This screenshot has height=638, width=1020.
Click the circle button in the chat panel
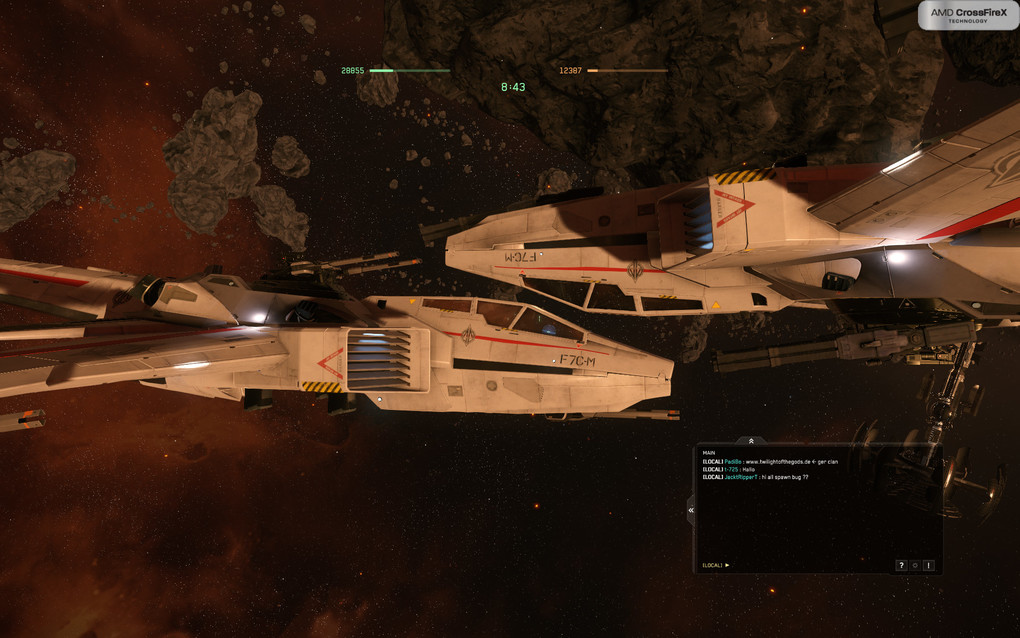click(x=914, y=565)
